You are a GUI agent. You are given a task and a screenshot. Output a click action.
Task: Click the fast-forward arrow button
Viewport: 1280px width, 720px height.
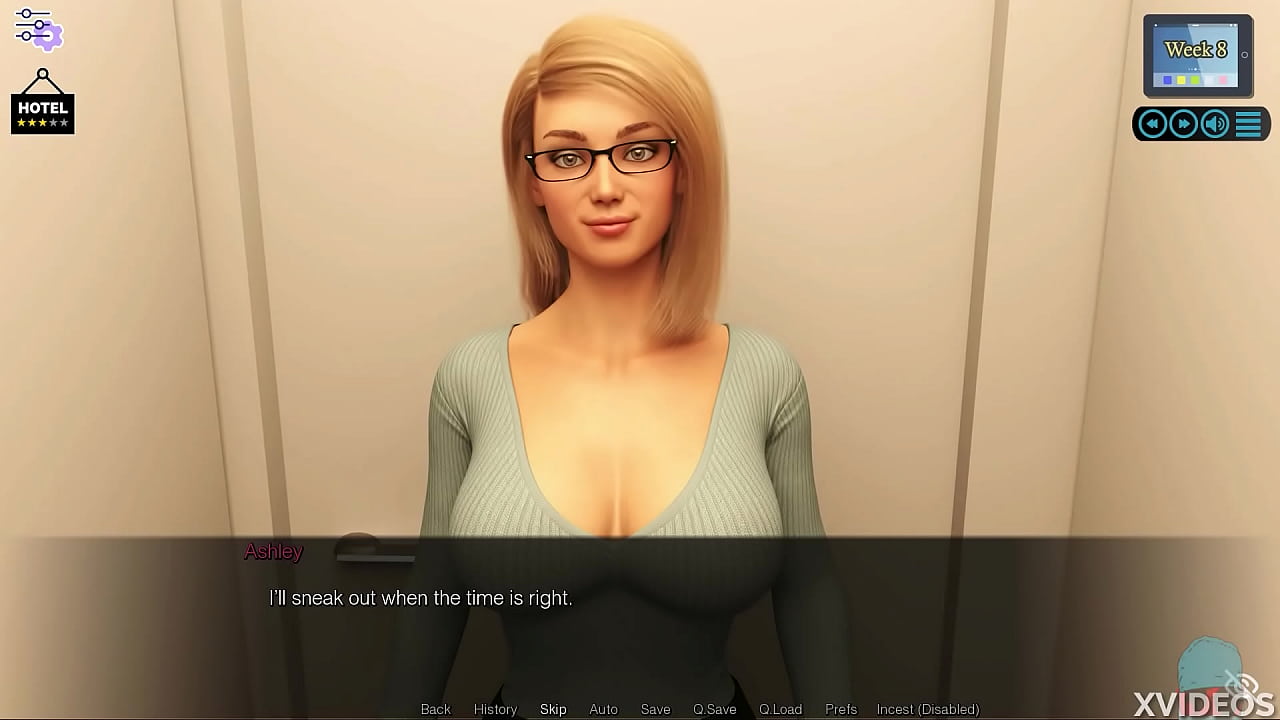(x=1184, y=124)
